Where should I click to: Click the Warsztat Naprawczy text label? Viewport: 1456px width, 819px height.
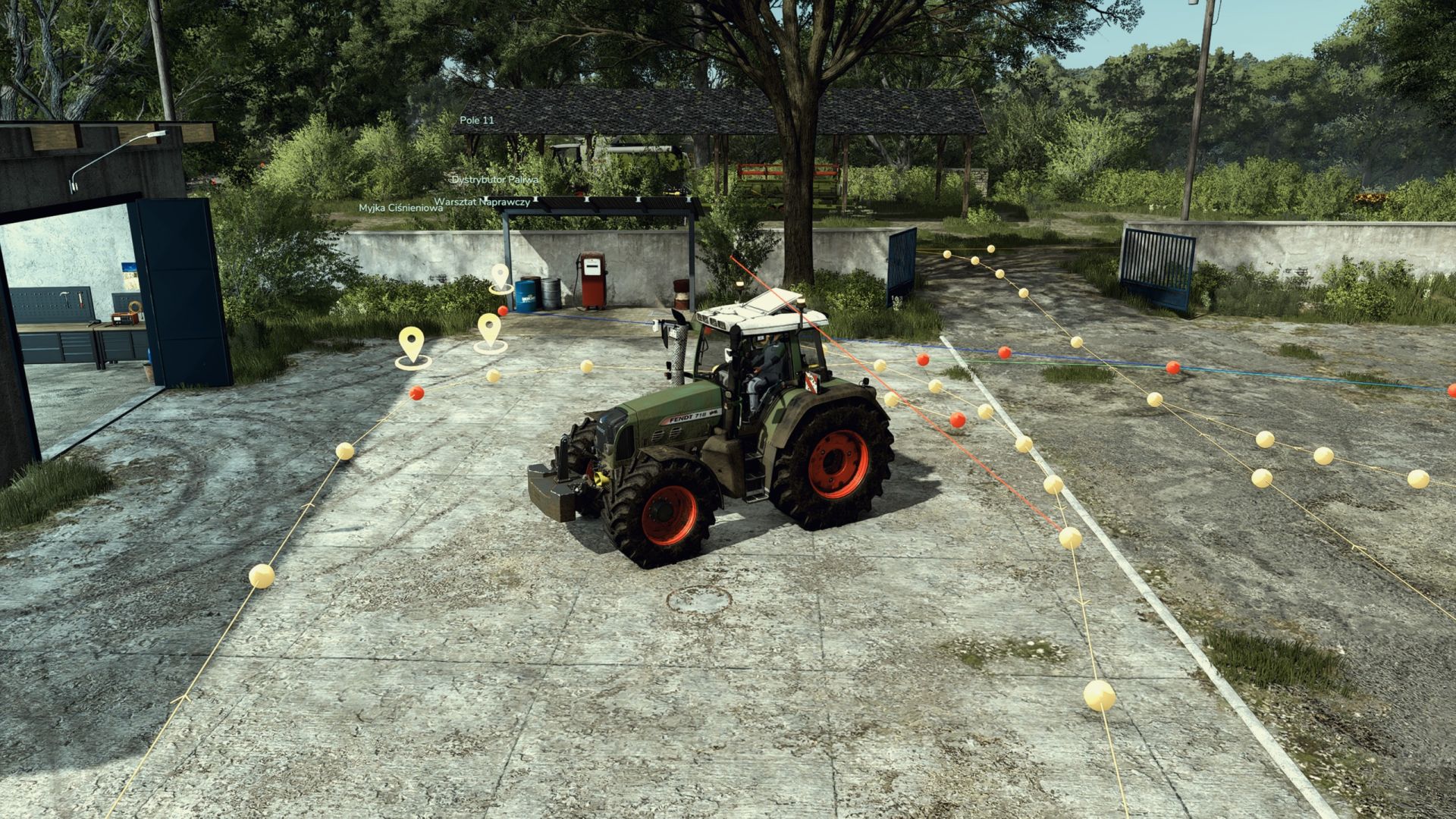pyautogui.click(x=482, y=201)
